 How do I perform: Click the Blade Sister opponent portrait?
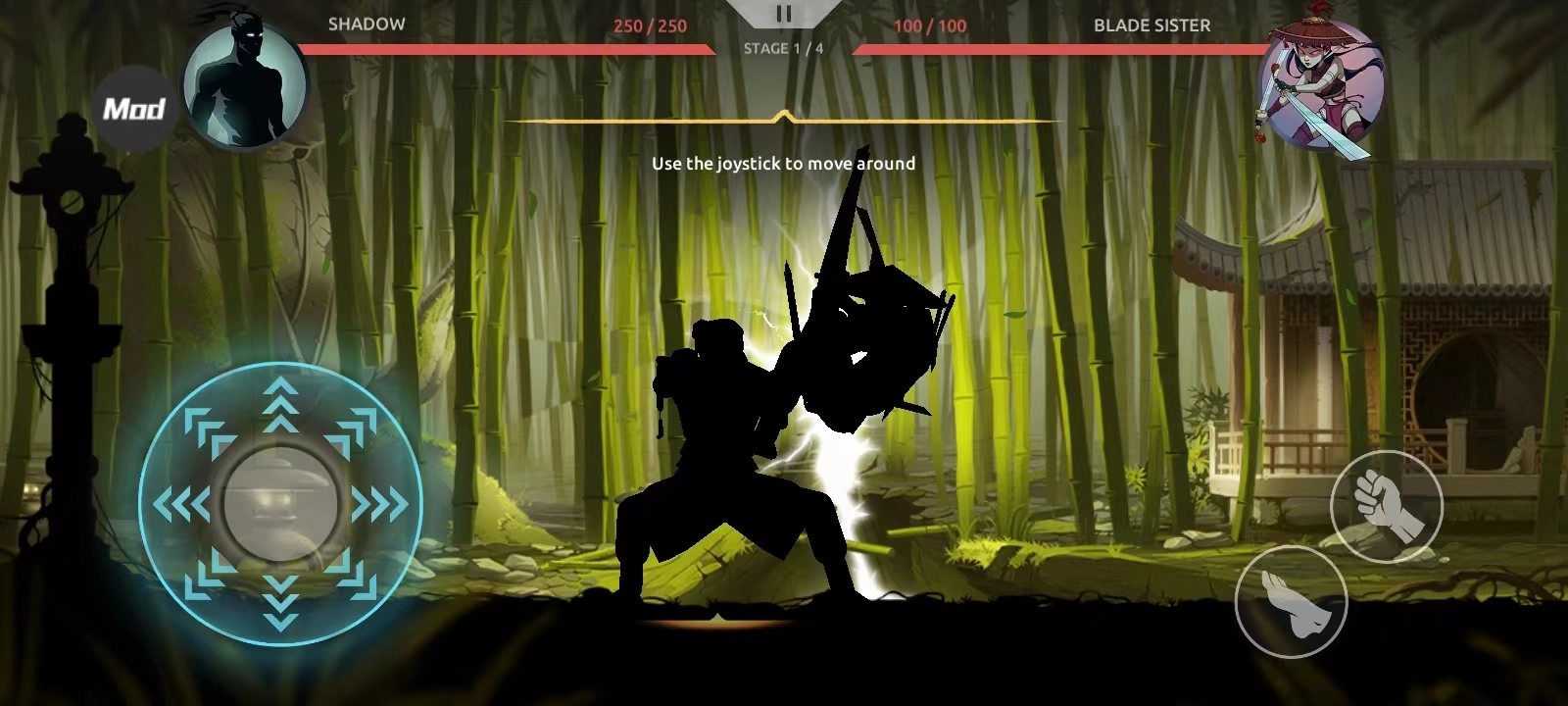(x=1321, y=87)
